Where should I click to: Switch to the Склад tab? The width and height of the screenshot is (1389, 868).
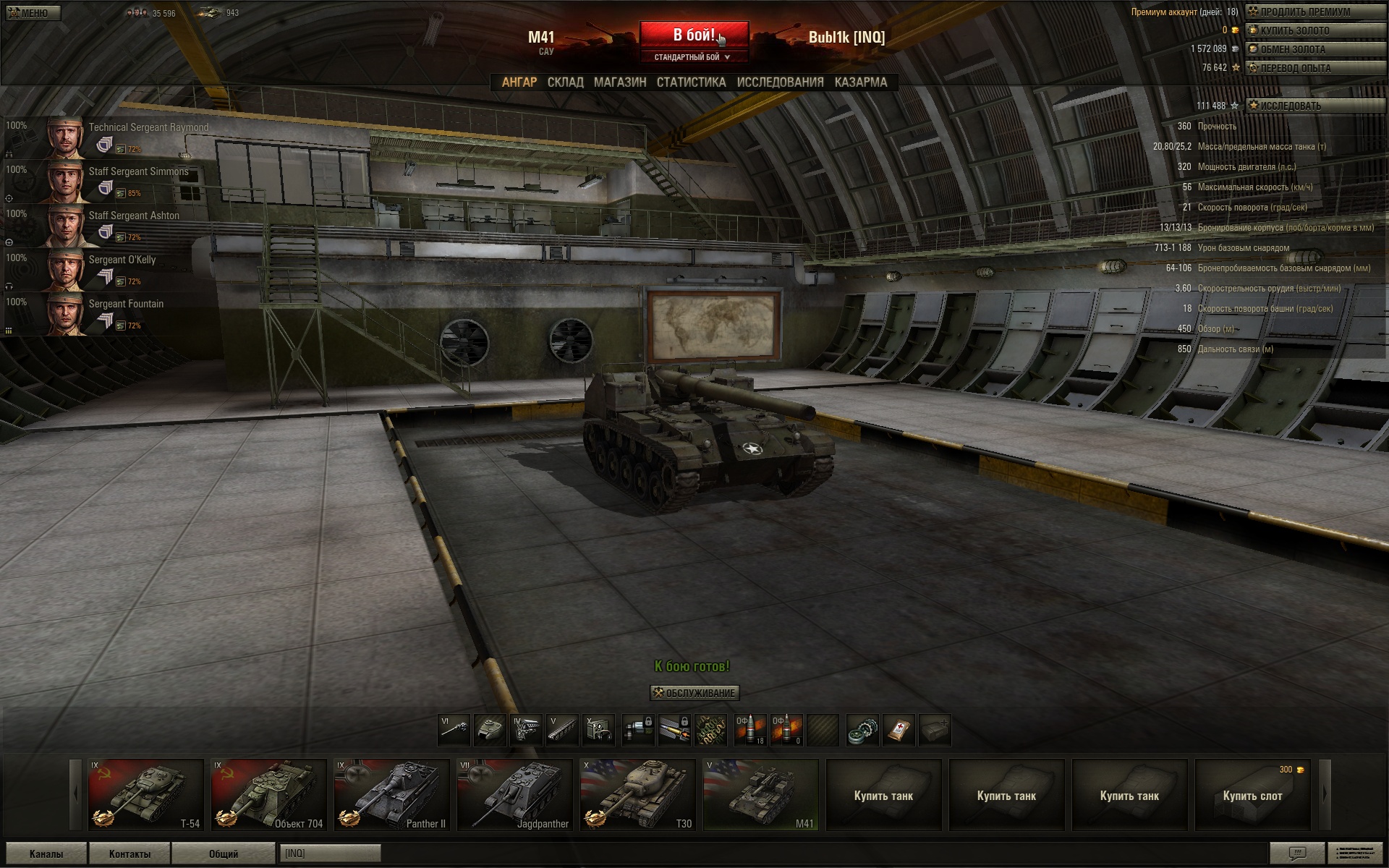(565, 82)
